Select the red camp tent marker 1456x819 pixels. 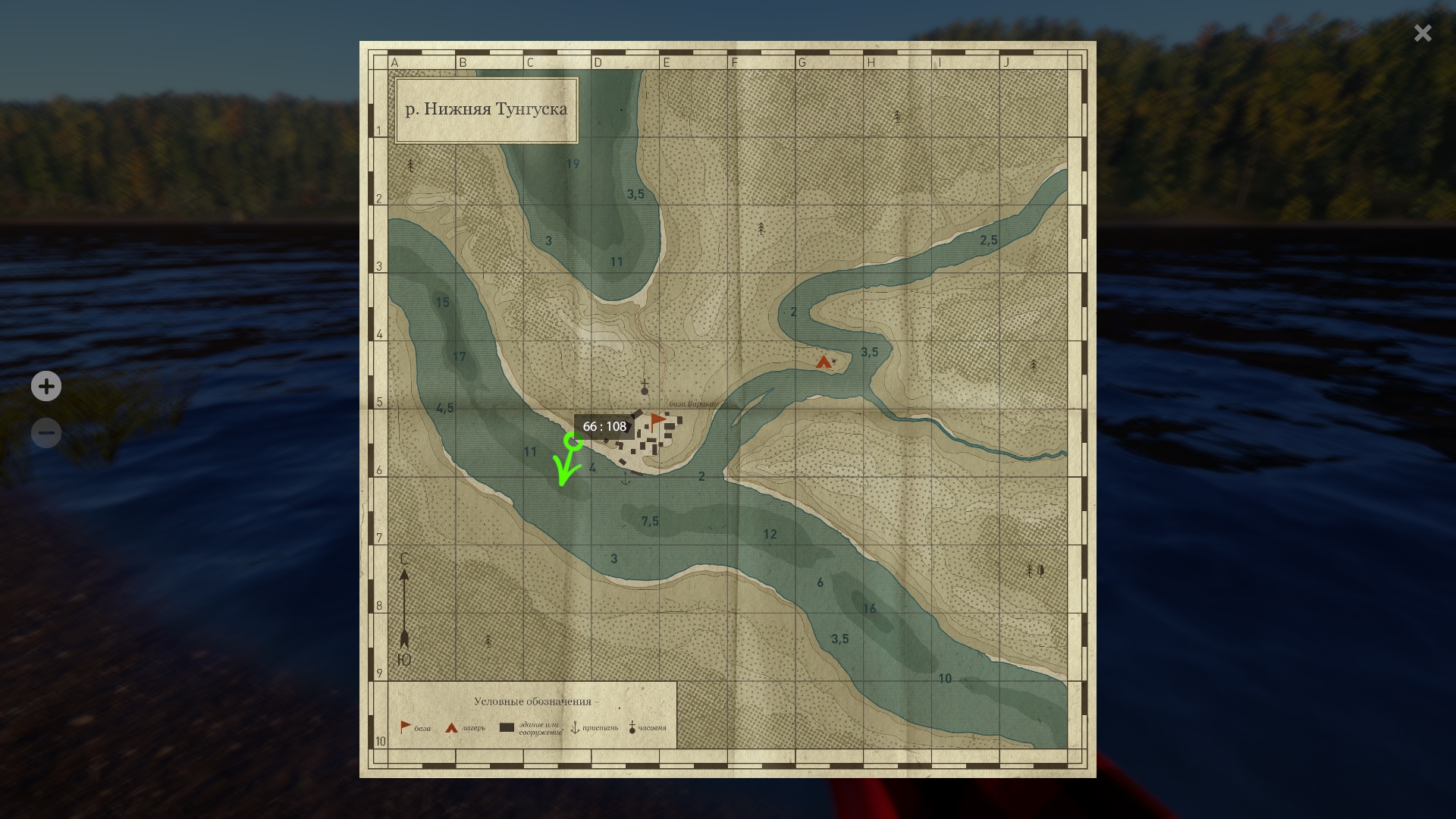(824, 362)
